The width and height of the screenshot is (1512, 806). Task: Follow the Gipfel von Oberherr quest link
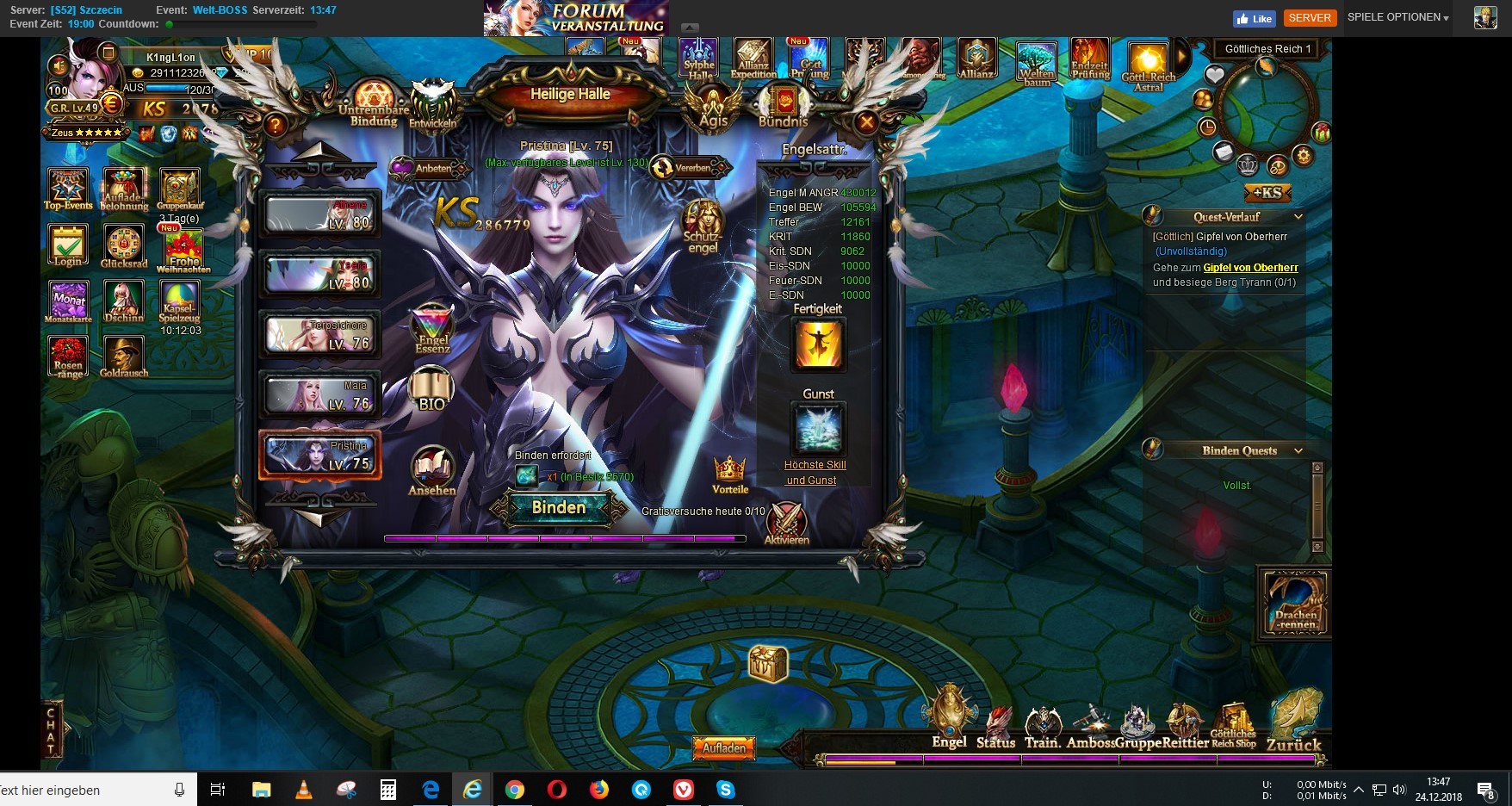coord(1250,268)
